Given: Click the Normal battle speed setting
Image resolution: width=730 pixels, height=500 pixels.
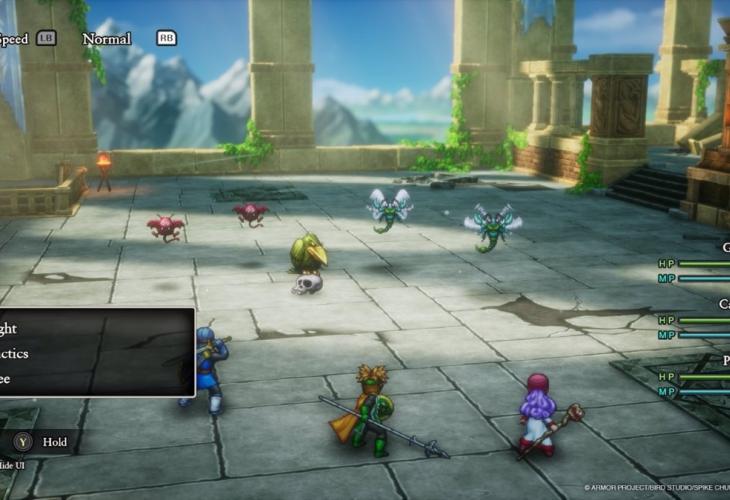Looking at the screenshot, I should coord(107,39).
